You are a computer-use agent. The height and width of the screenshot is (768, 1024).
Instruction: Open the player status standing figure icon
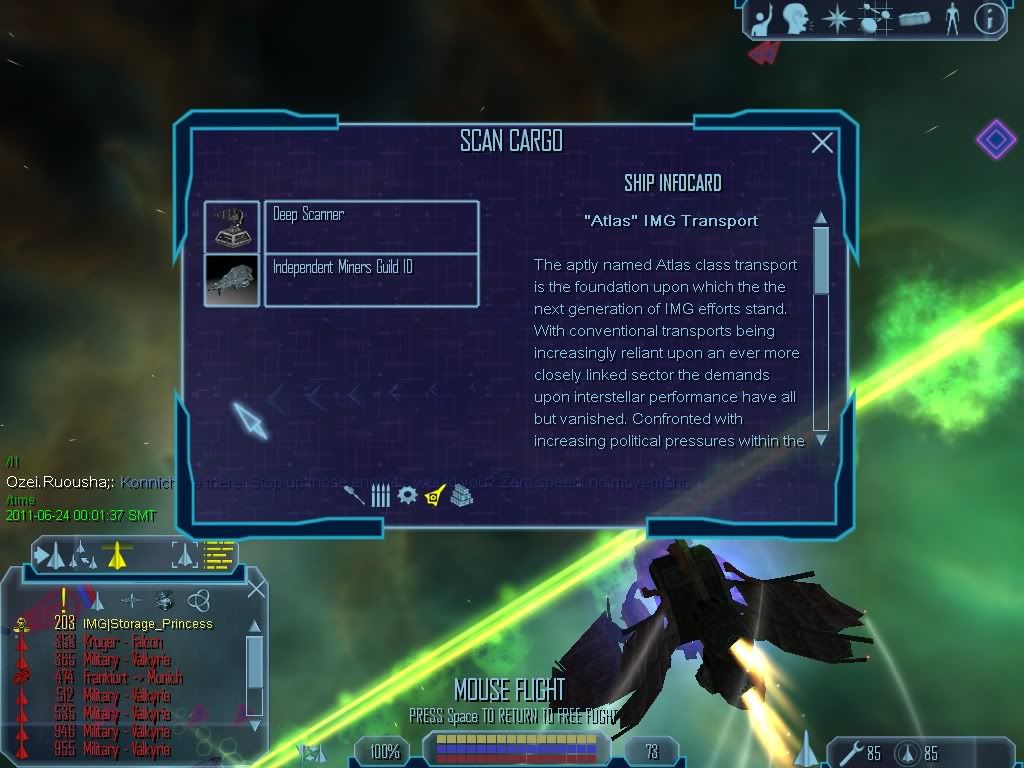click(951, 18)
